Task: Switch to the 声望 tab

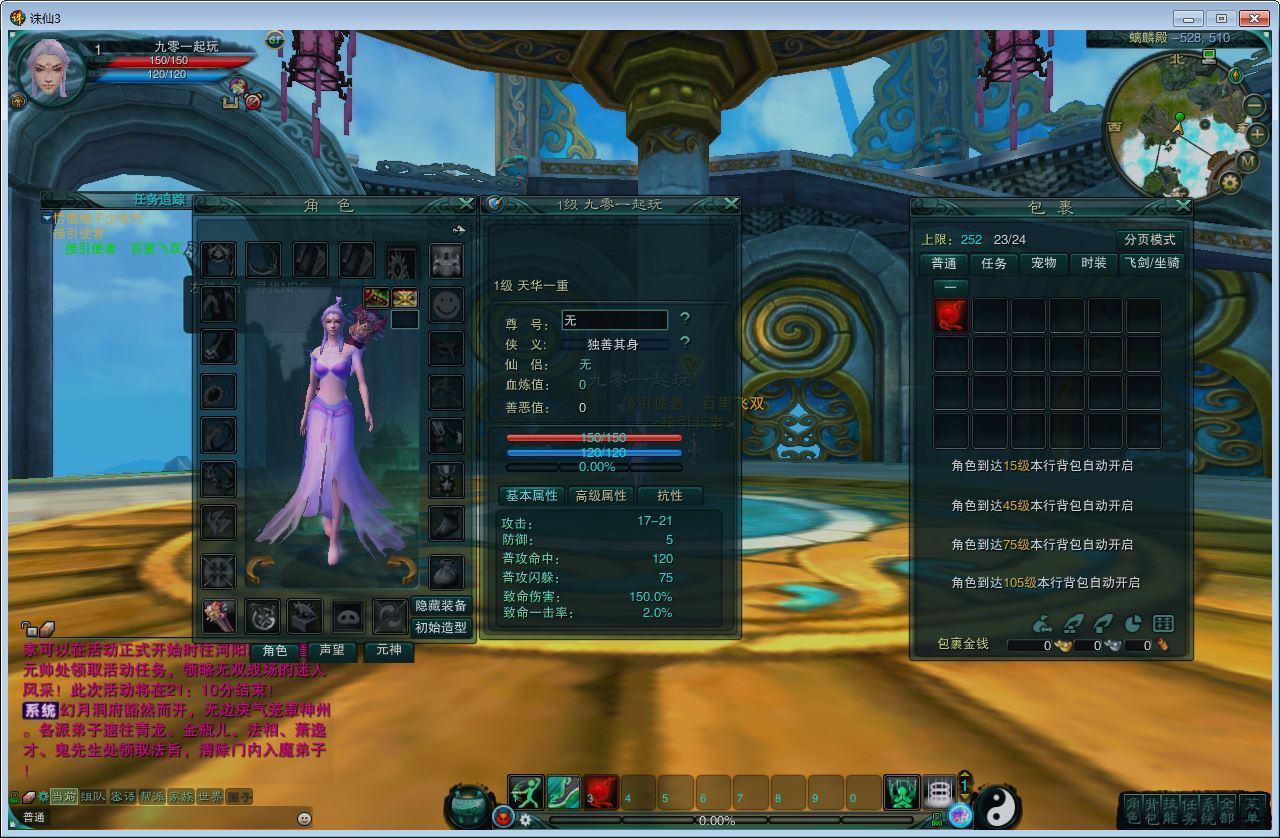Action: [331, 651]
